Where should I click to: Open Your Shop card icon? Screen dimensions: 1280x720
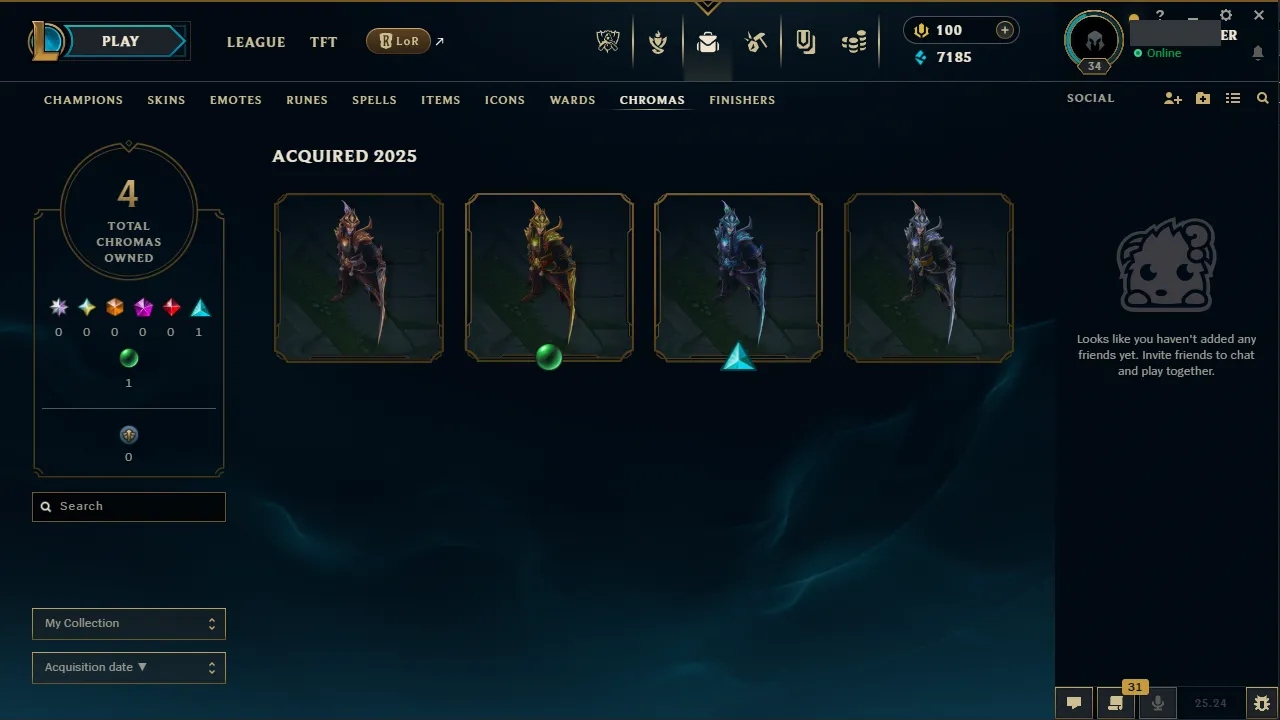tap(806, 41)
